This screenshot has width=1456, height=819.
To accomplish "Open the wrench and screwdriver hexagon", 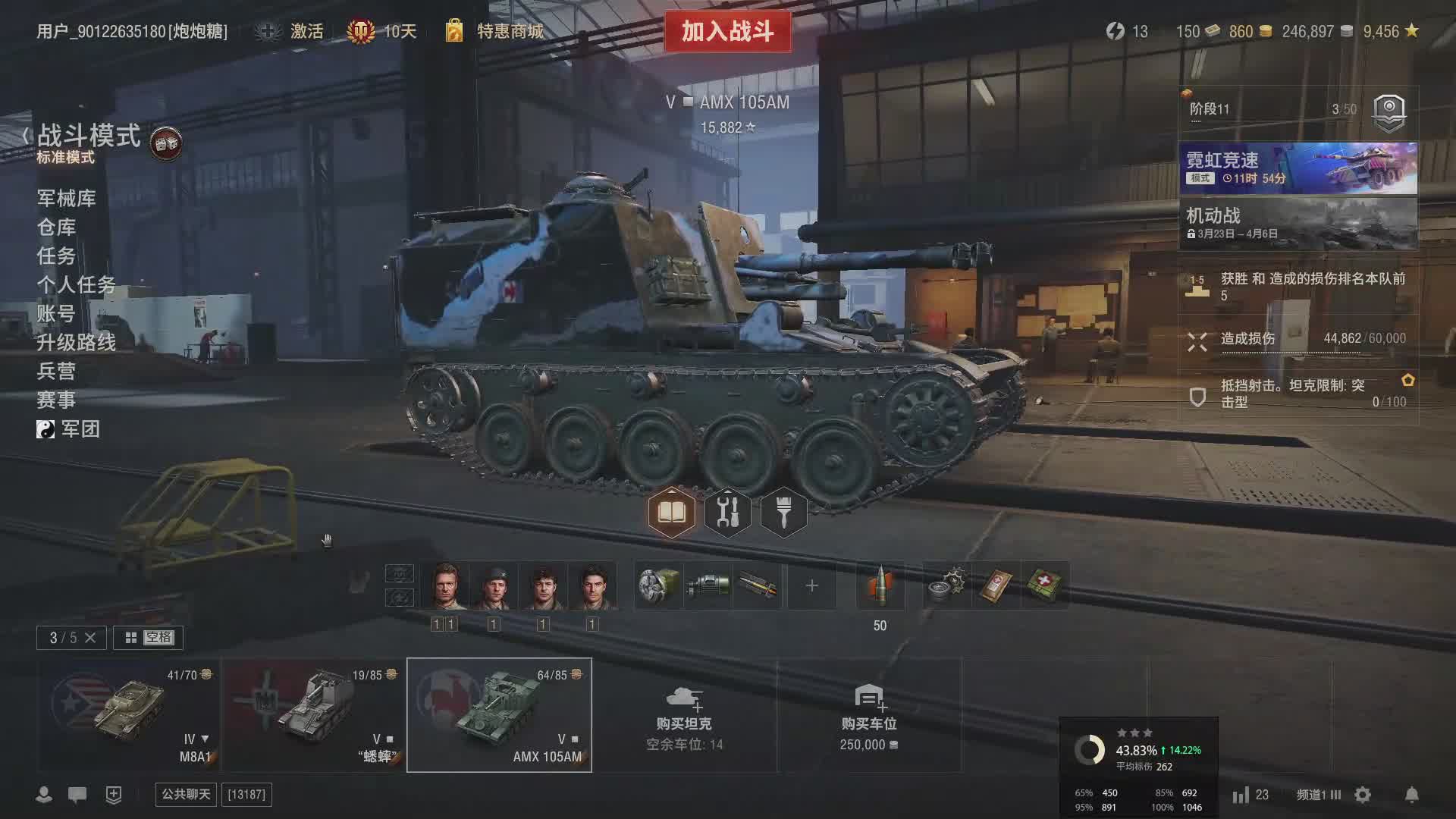I will pos(727,513).
